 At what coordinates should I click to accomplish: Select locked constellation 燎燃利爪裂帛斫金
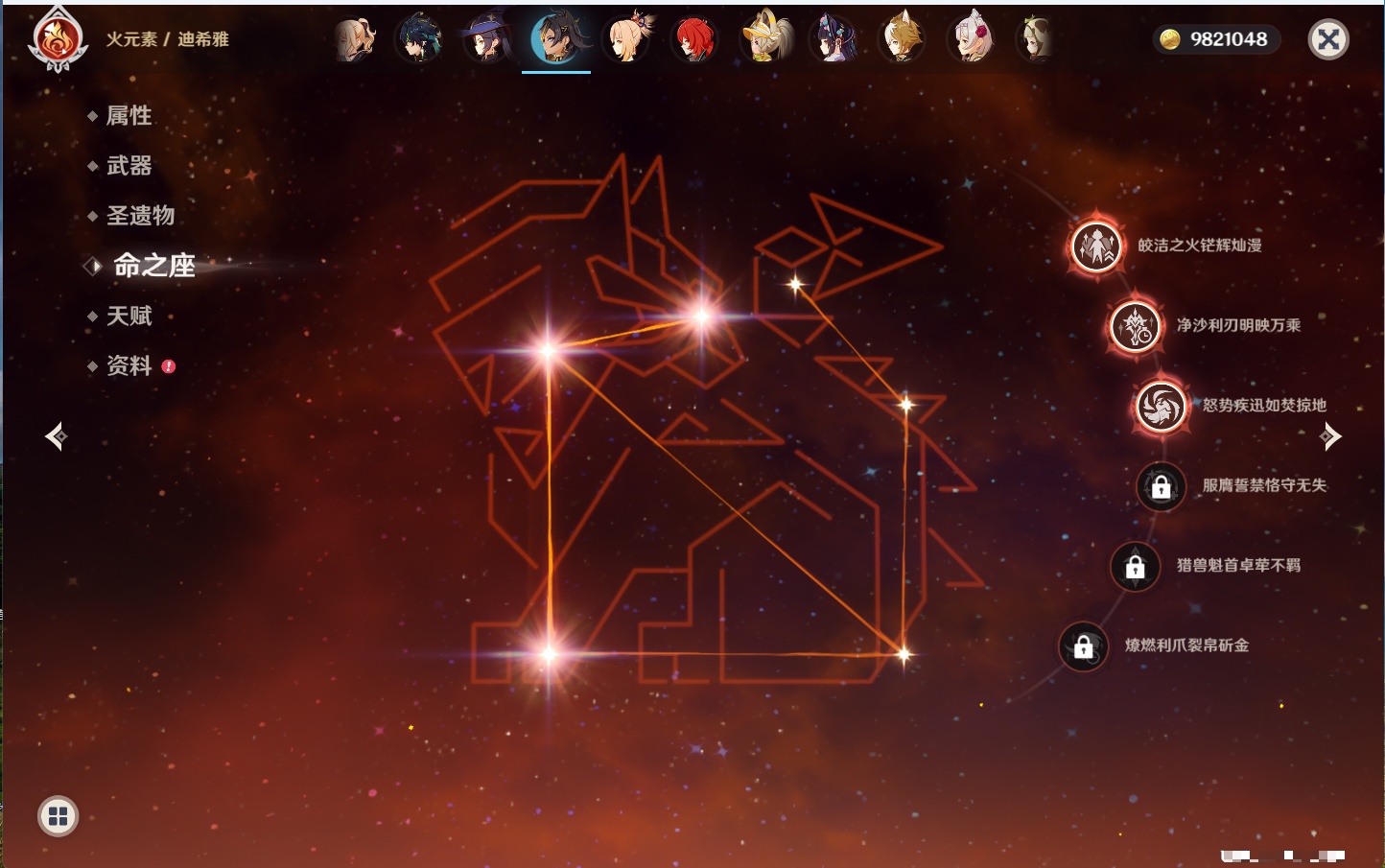tap(1084, 646)
